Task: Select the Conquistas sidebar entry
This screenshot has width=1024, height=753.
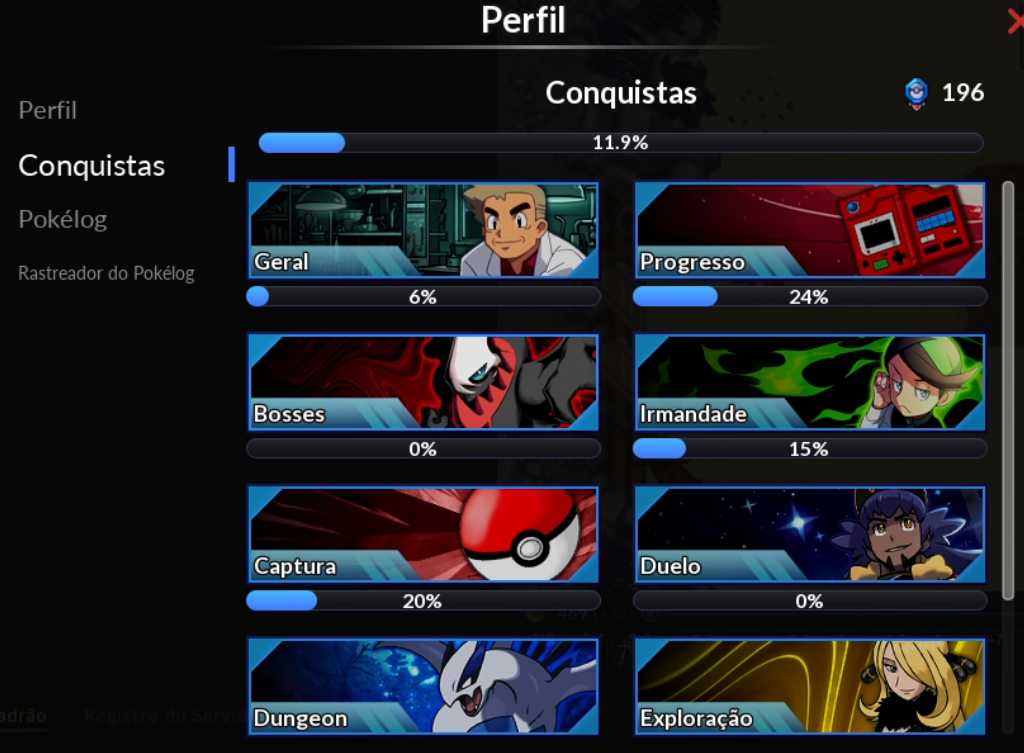Action: (91, 165)
